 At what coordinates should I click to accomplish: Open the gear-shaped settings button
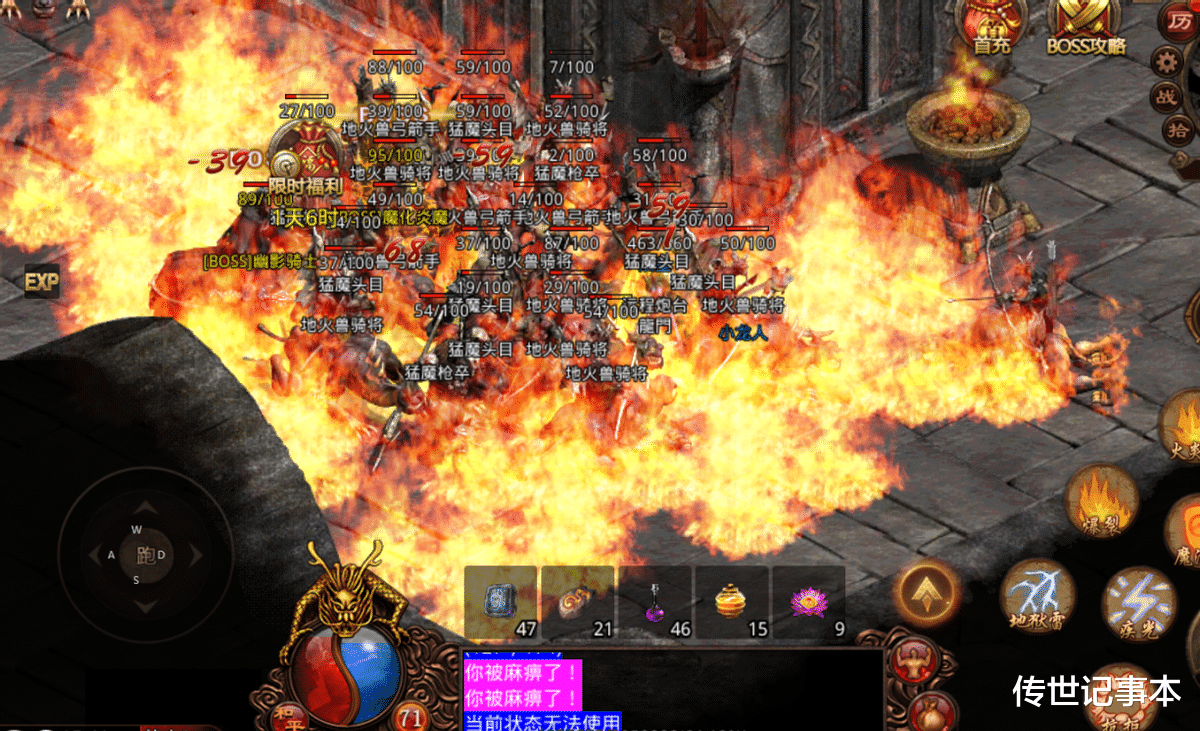(1166, 62)
